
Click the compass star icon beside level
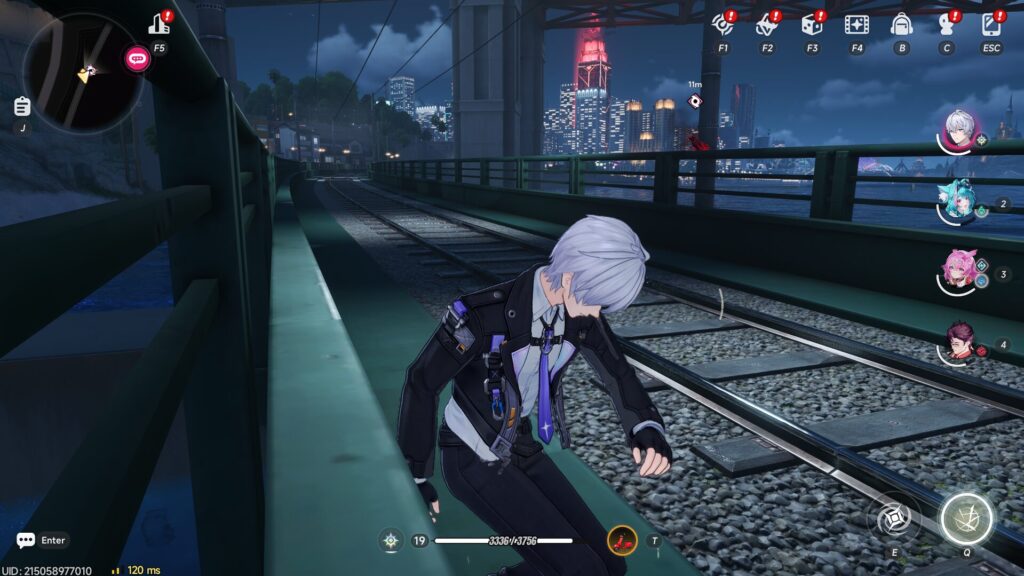pos(391,540)
